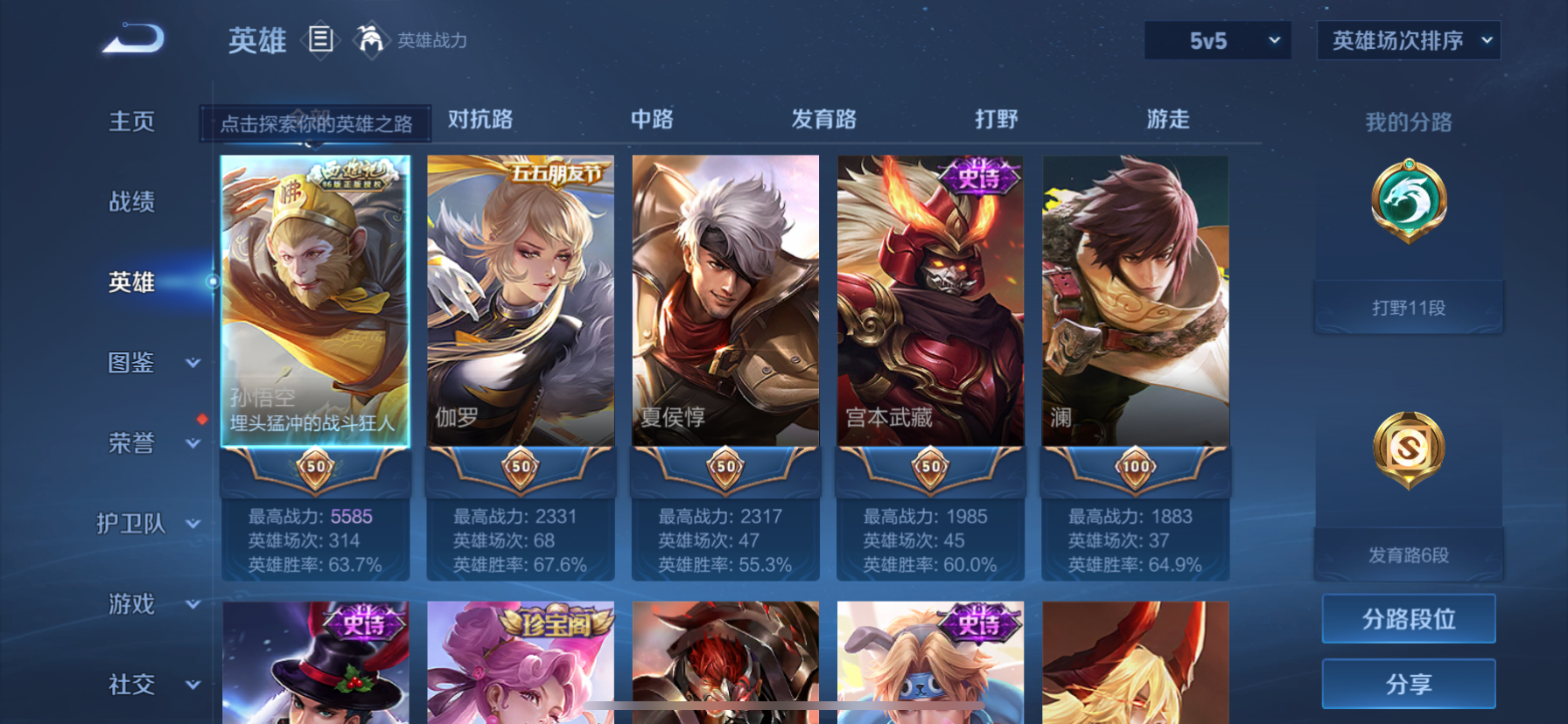1568x724 pixels.
Task: Click the level 50 medal on 孙悟空's card
Action: pyautogui.click(x=315, y=468)
